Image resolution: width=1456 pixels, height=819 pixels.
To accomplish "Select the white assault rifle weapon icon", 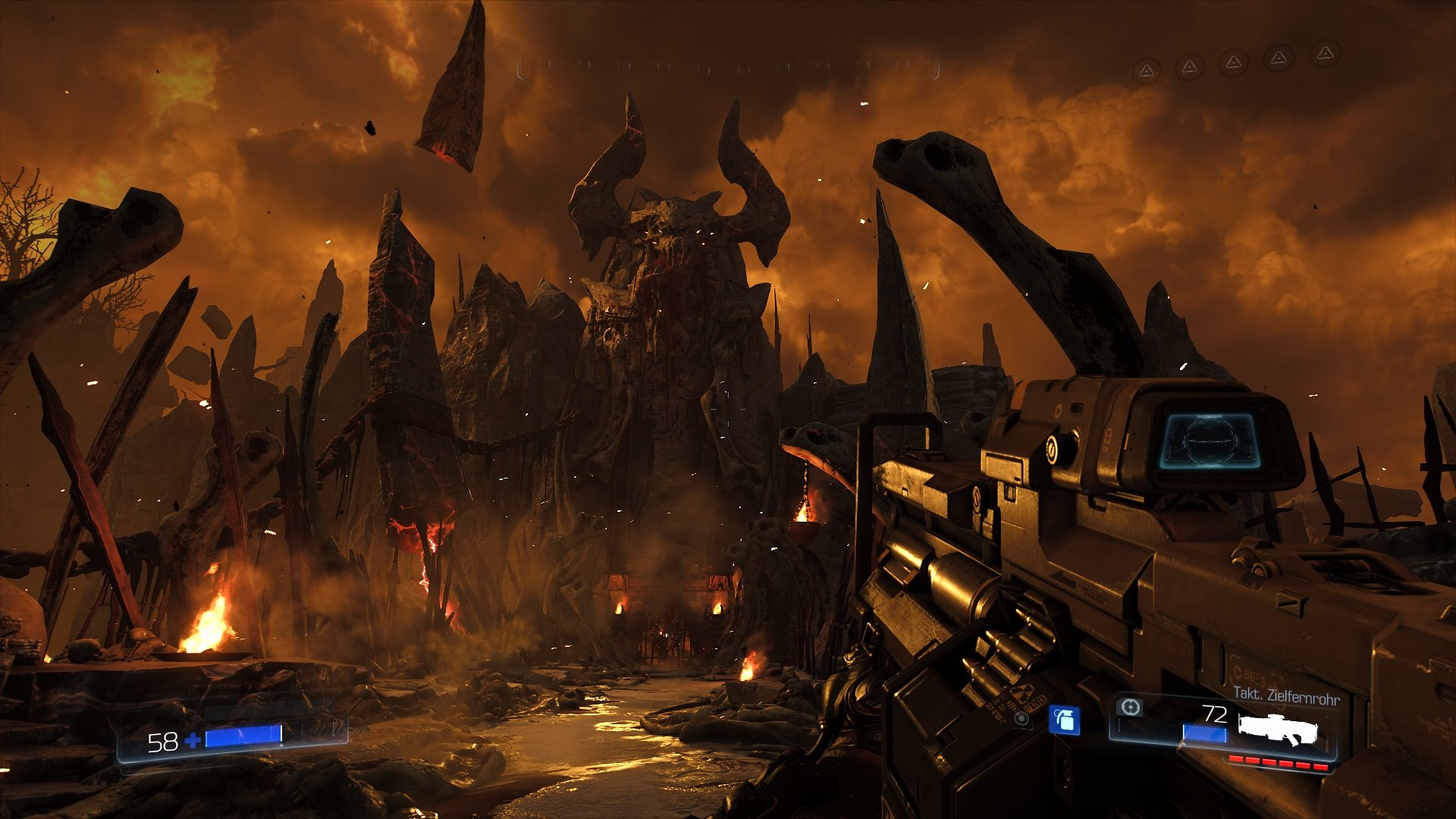I will [x=1278, y=730].
